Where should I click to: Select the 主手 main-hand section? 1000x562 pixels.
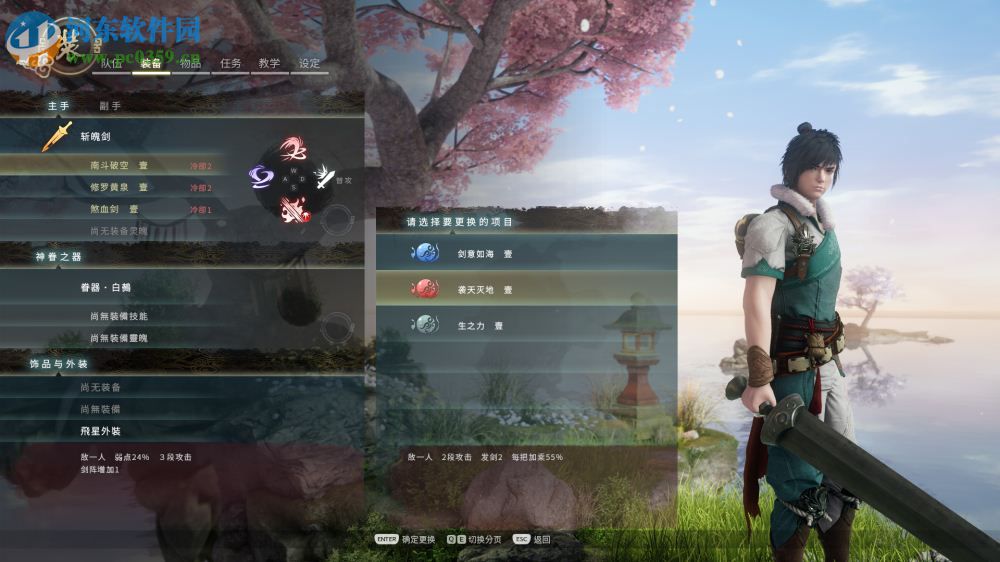(58, 105)
